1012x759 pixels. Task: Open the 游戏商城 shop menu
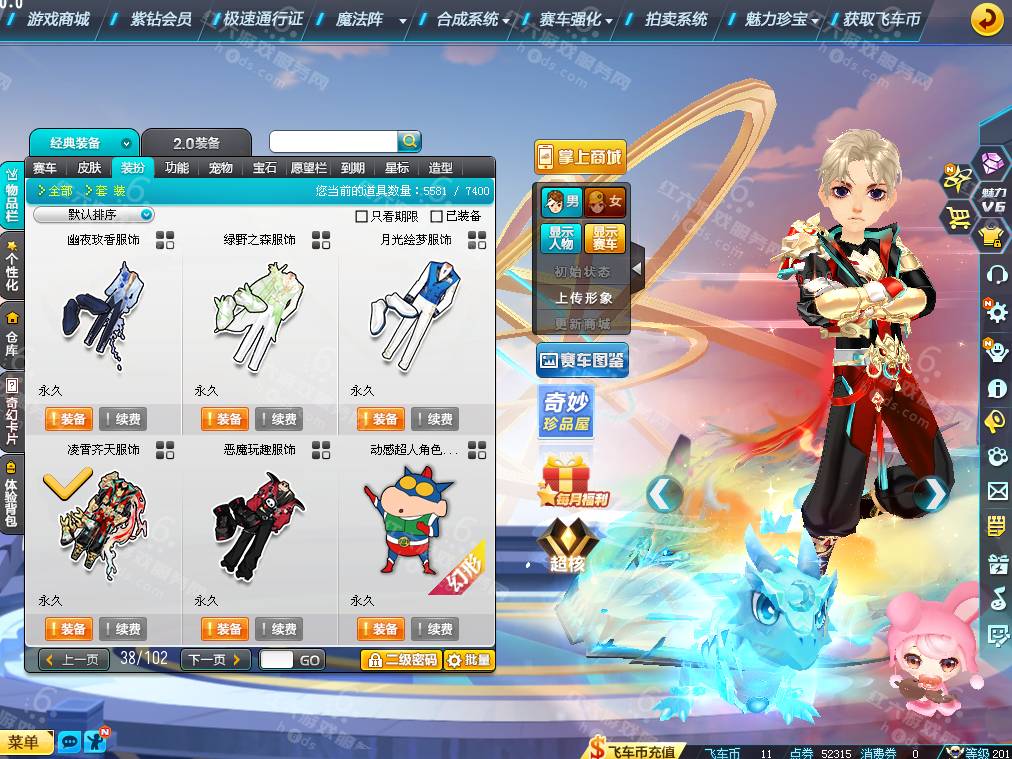point(57,19)
